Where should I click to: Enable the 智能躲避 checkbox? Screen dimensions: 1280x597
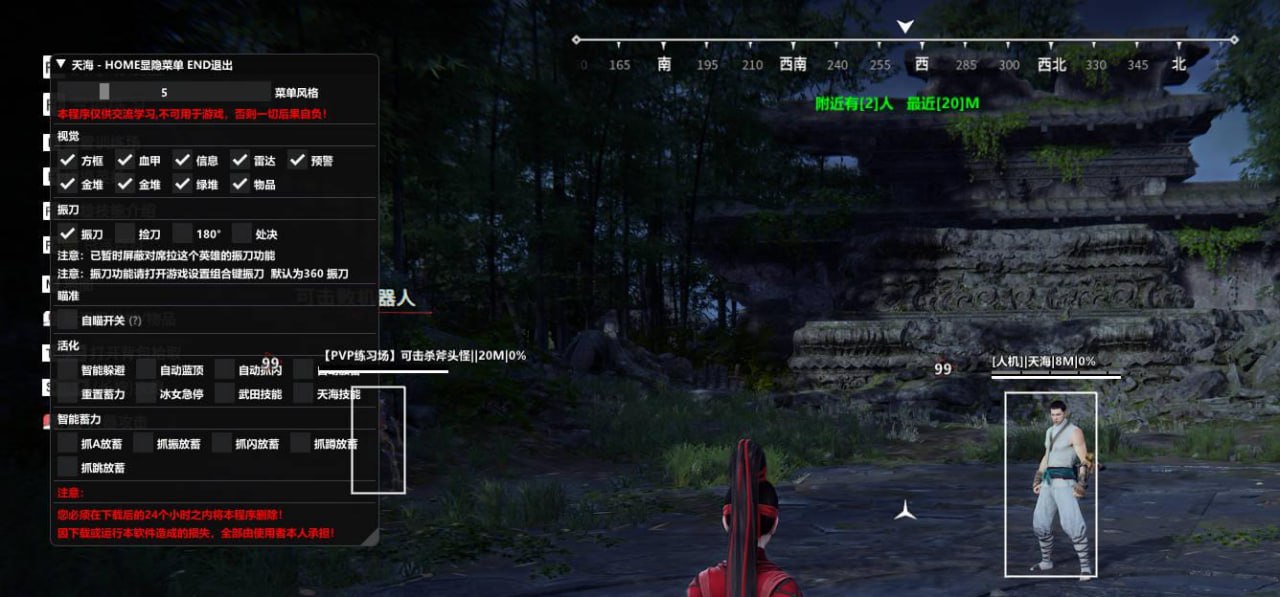point(67,370)
